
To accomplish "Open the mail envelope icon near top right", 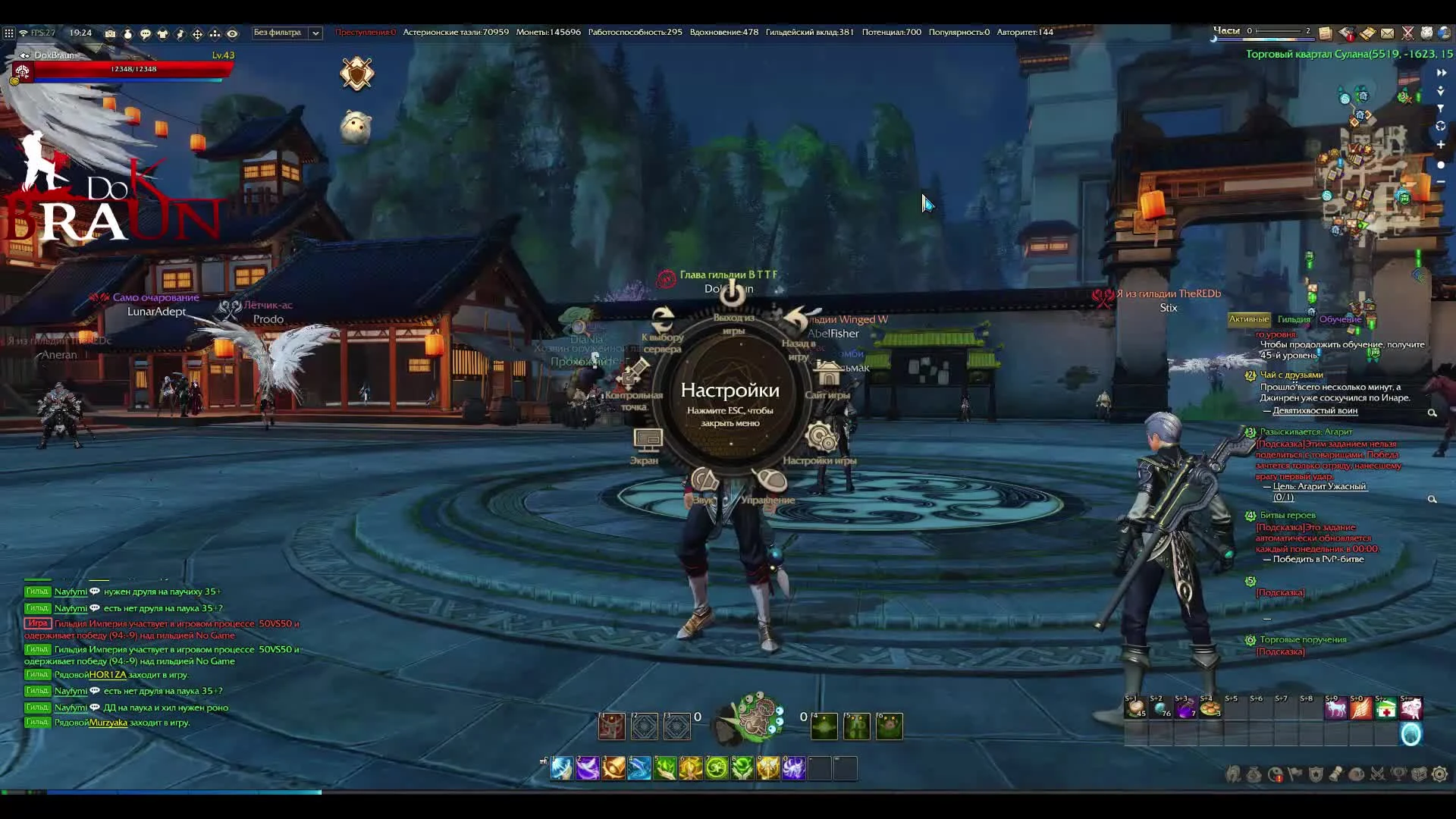I will 1388,34.
